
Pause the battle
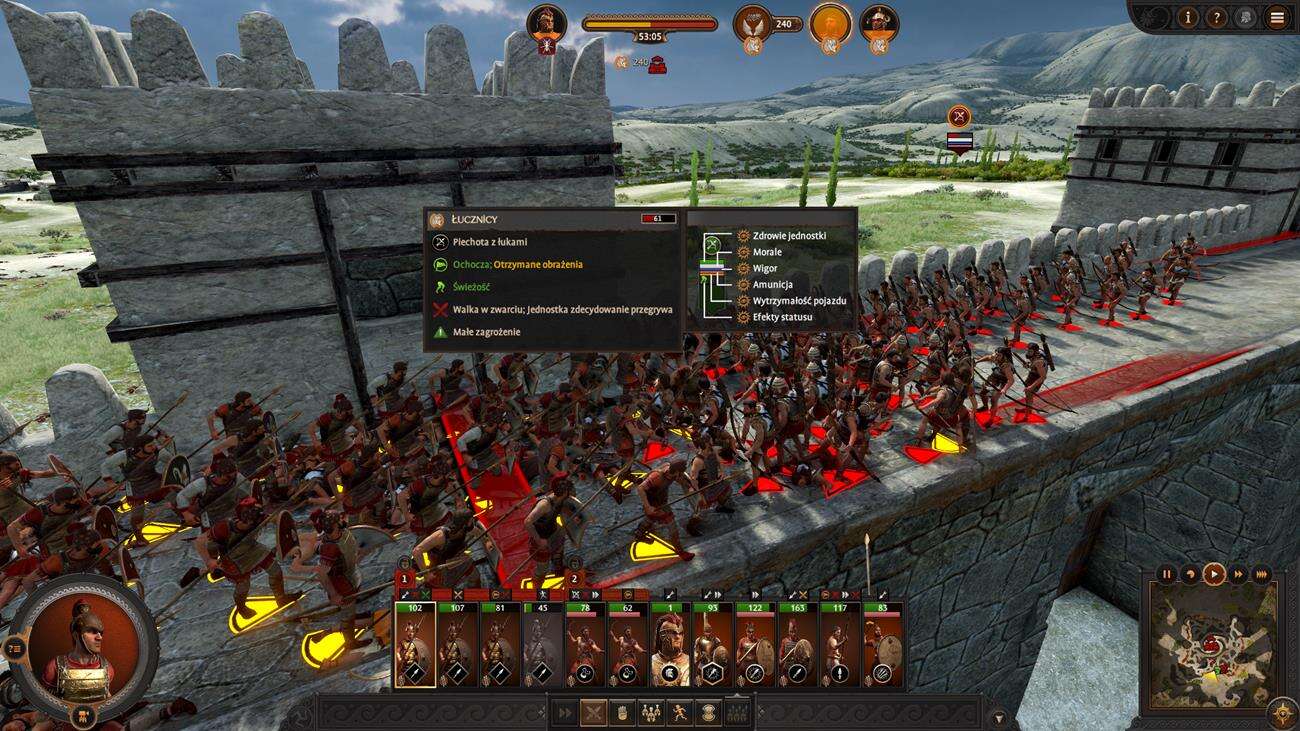click(x=1166, y=574)
